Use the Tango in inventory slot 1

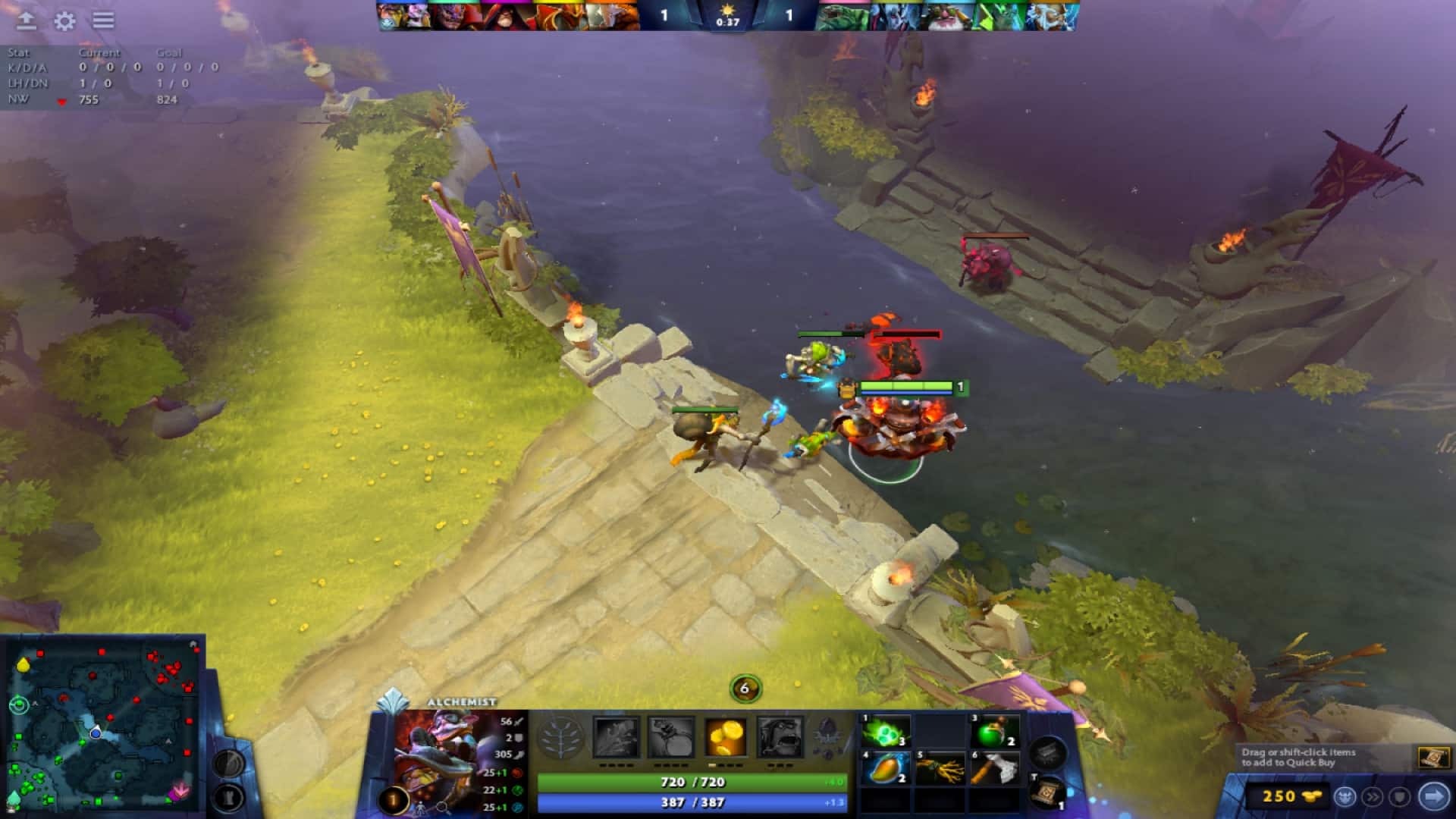click(885, 730)
